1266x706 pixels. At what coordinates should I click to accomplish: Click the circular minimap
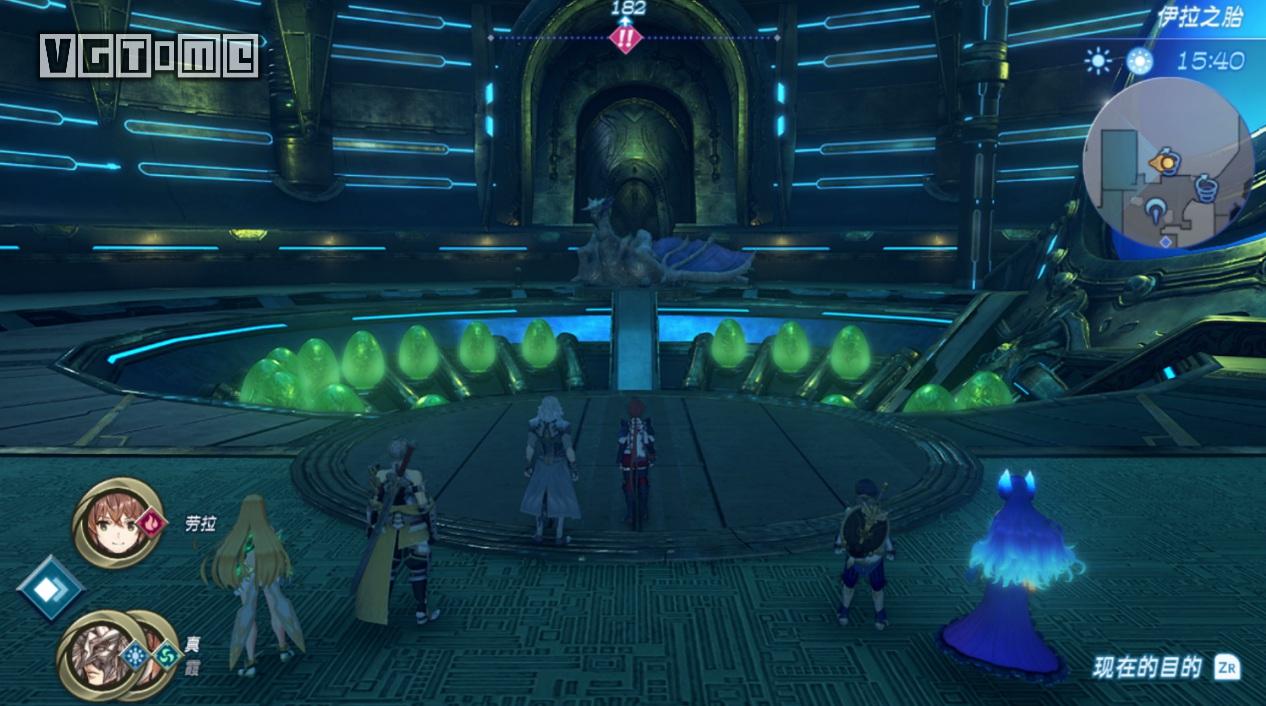coord(1167,165)
